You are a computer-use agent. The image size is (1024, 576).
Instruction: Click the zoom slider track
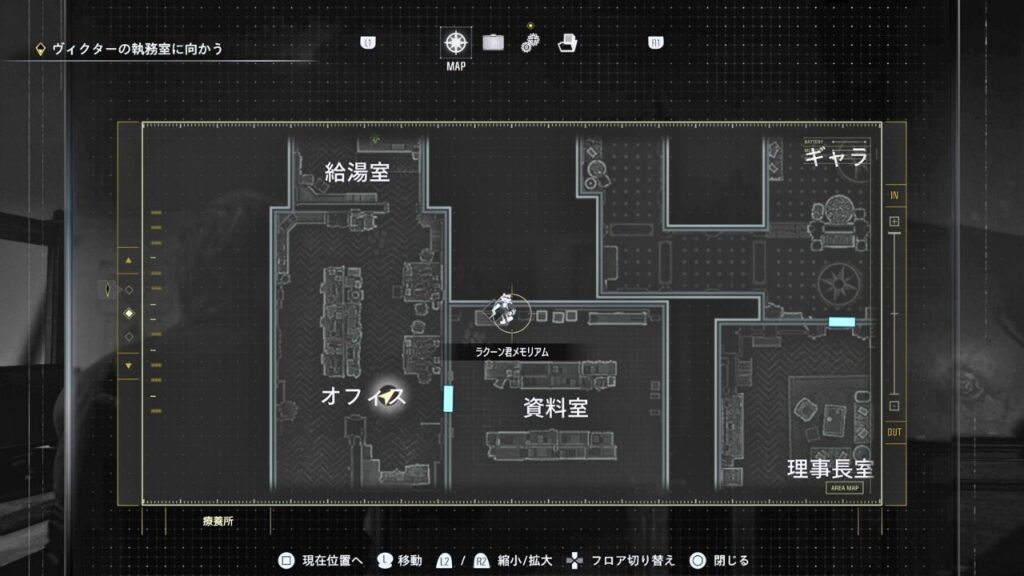894,315
